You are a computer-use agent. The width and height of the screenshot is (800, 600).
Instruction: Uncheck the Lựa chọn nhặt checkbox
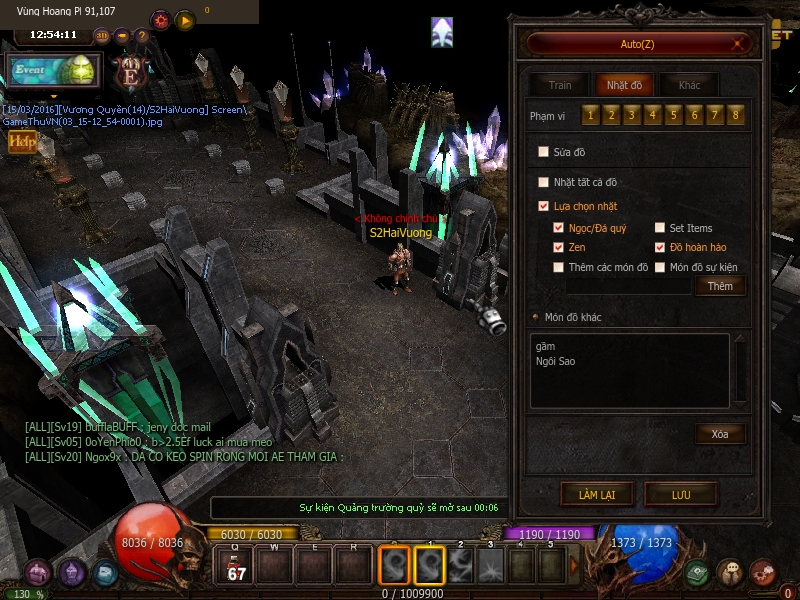(x=544, y=206)
